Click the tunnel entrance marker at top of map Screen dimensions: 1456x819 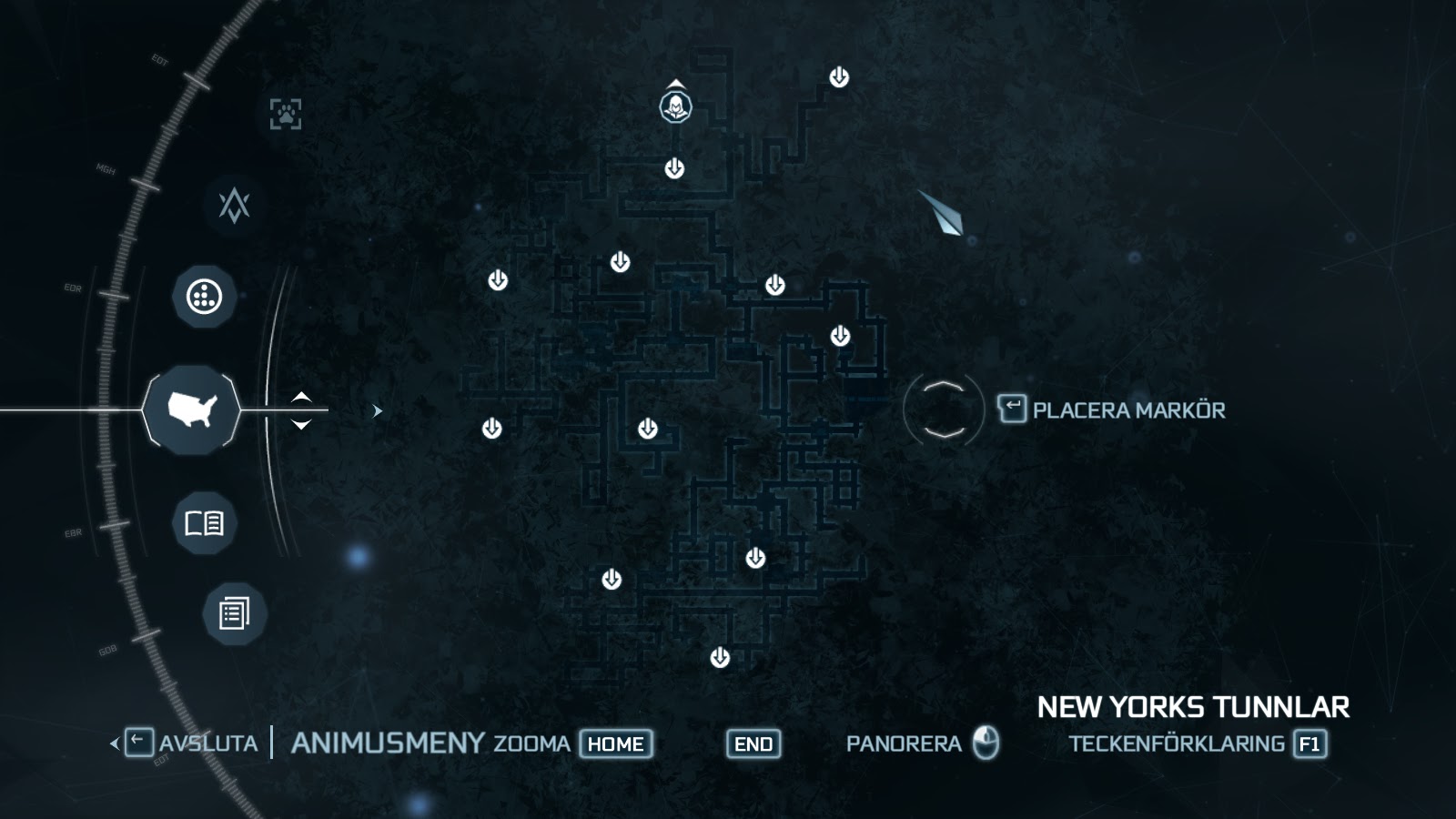(x=839, y=77)
